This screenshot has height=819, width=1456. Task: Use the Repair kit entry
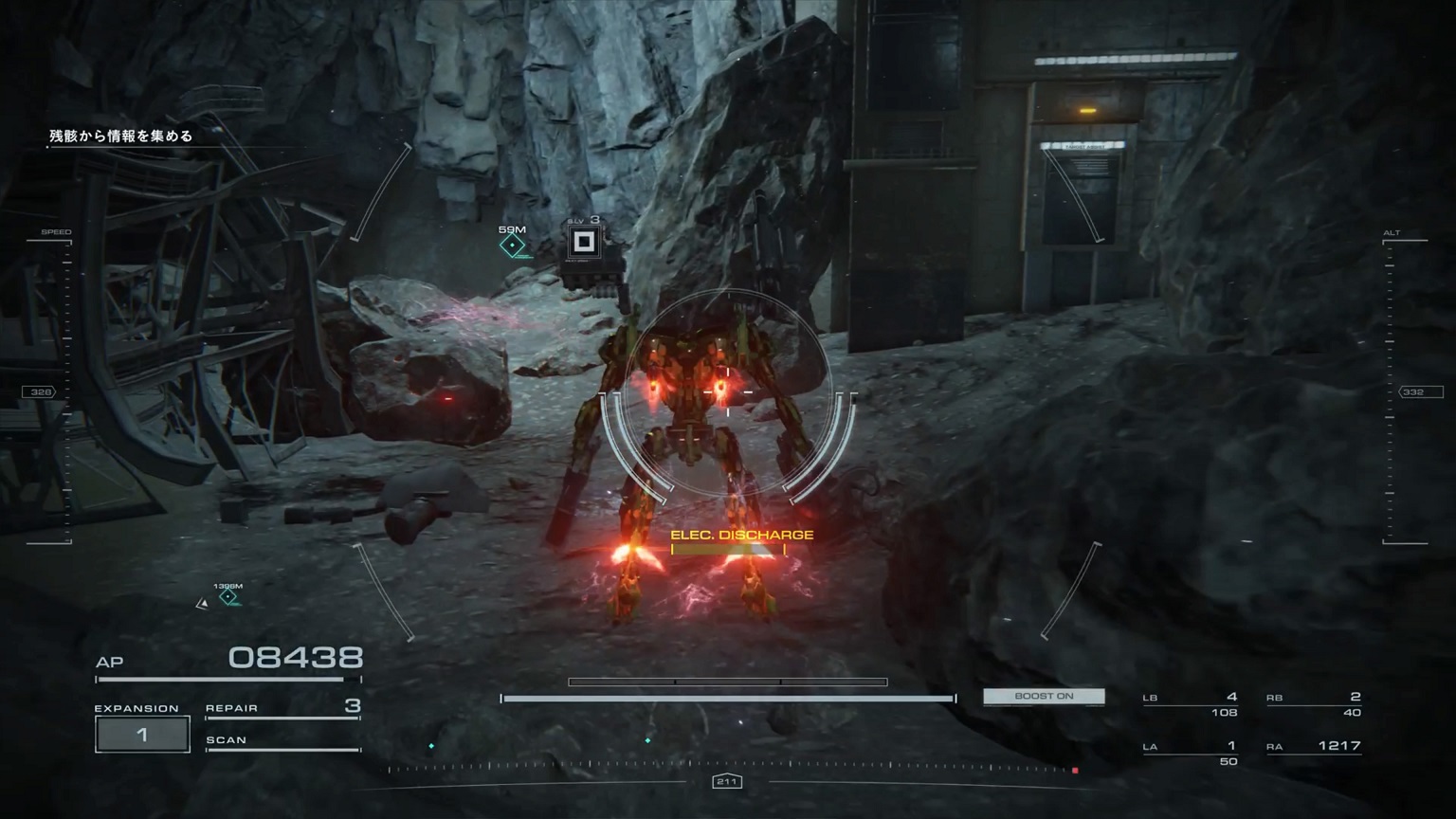click(282, 708)
